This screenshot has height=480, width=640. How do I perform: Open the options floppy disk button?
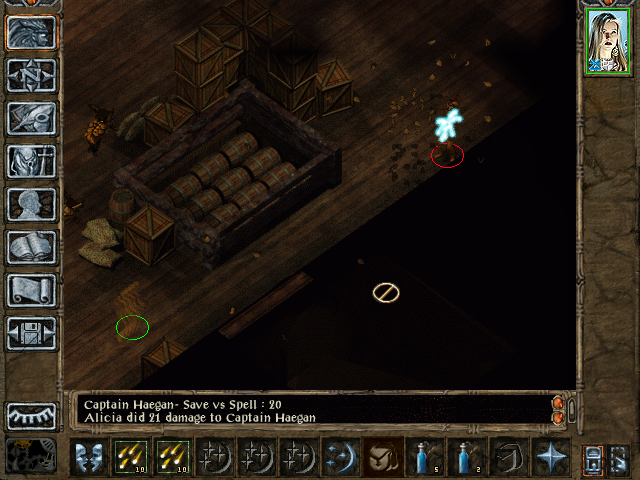[x=32, y=333]
